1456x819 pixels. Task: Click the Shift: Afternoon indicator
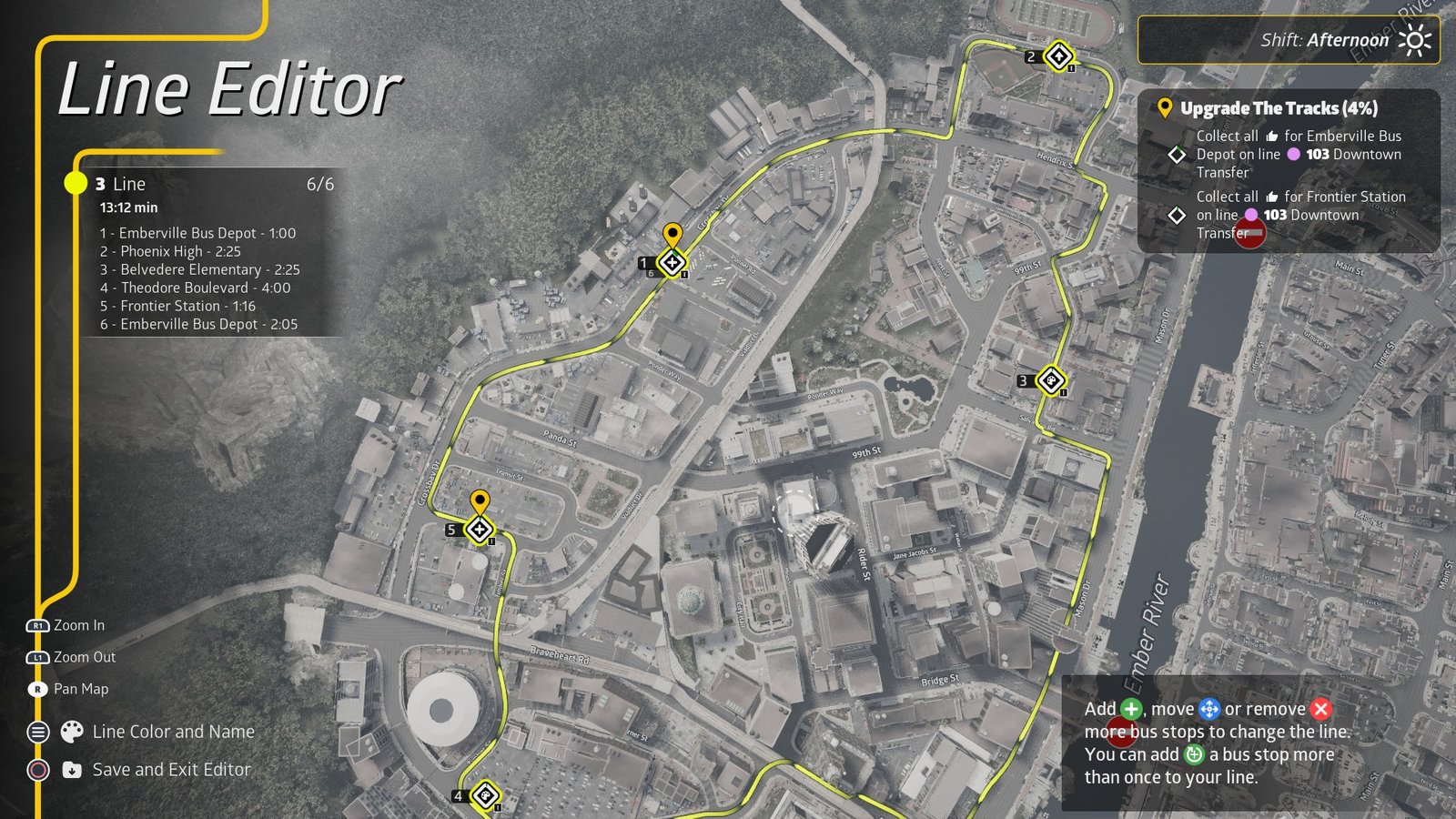coord(1324,40)
